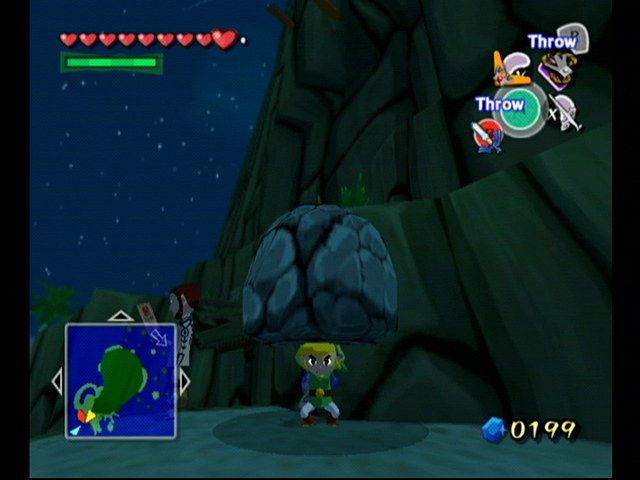The image size is (640, 480).
Task: Activate the sword icon on the red button
Action: click(485, 134)
